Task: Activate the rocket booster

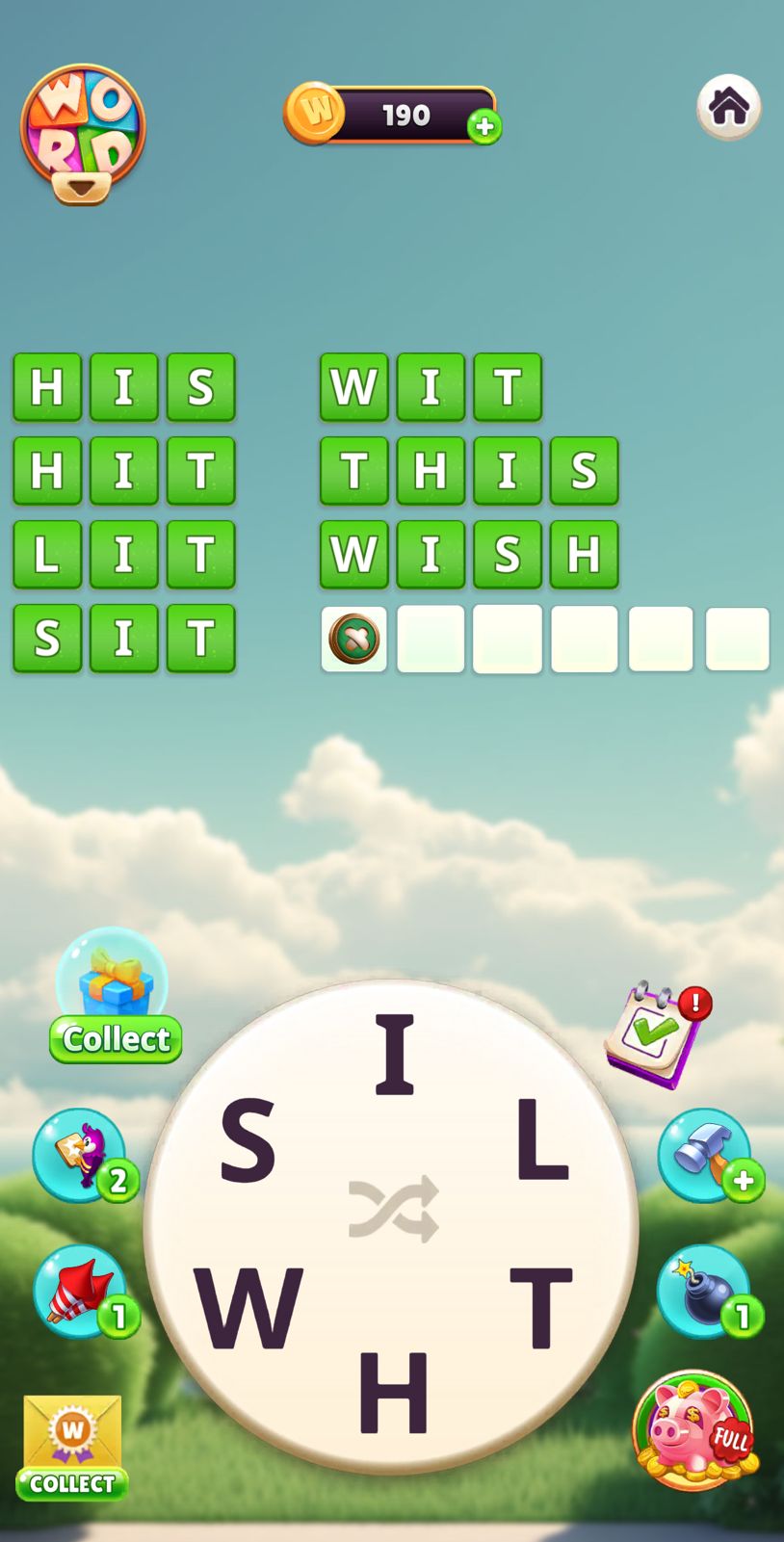Action: [x=81, y=1291]
